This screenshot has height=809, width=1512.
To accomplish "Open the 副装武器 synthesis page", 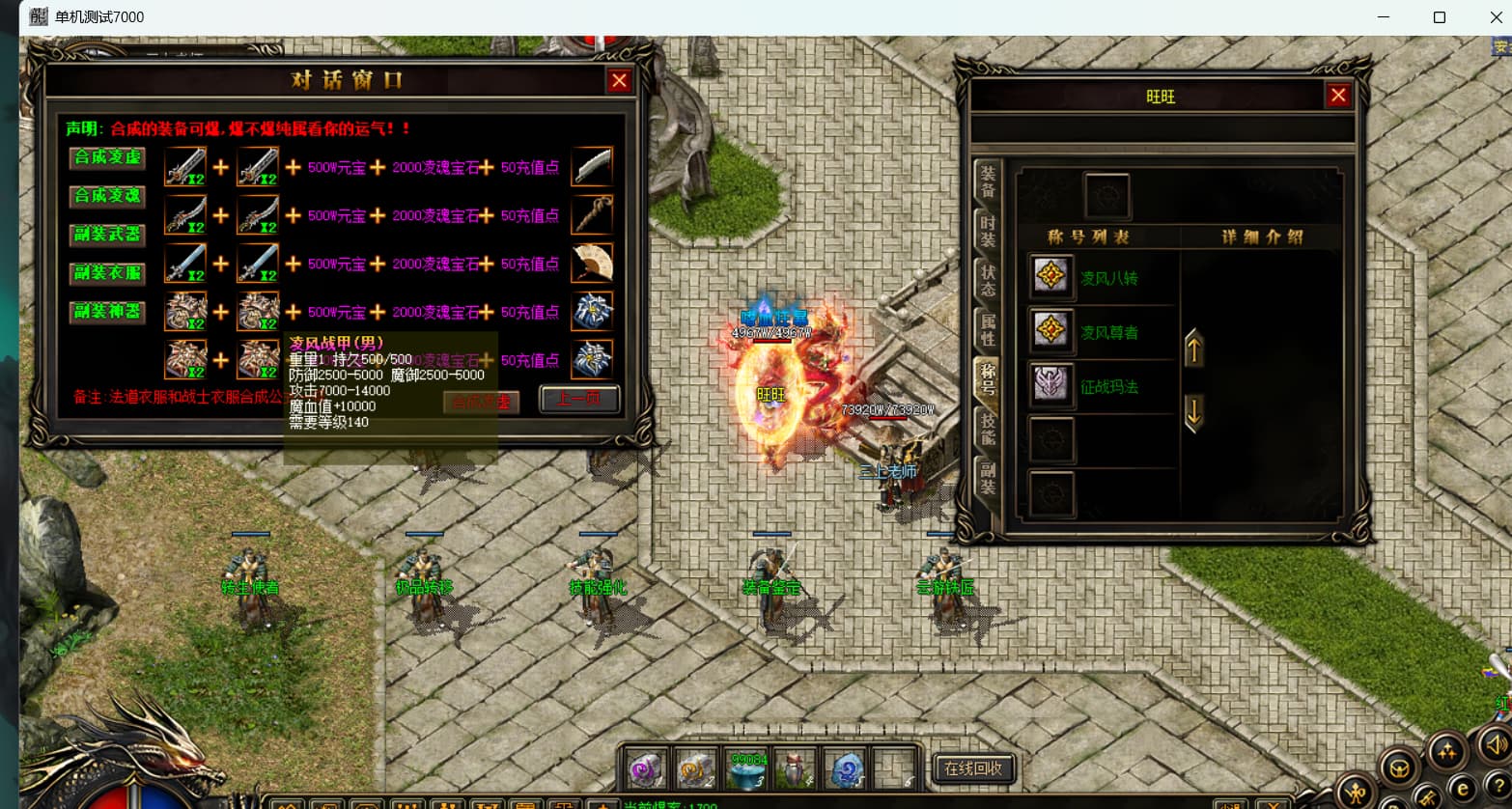I will (107, 235).
